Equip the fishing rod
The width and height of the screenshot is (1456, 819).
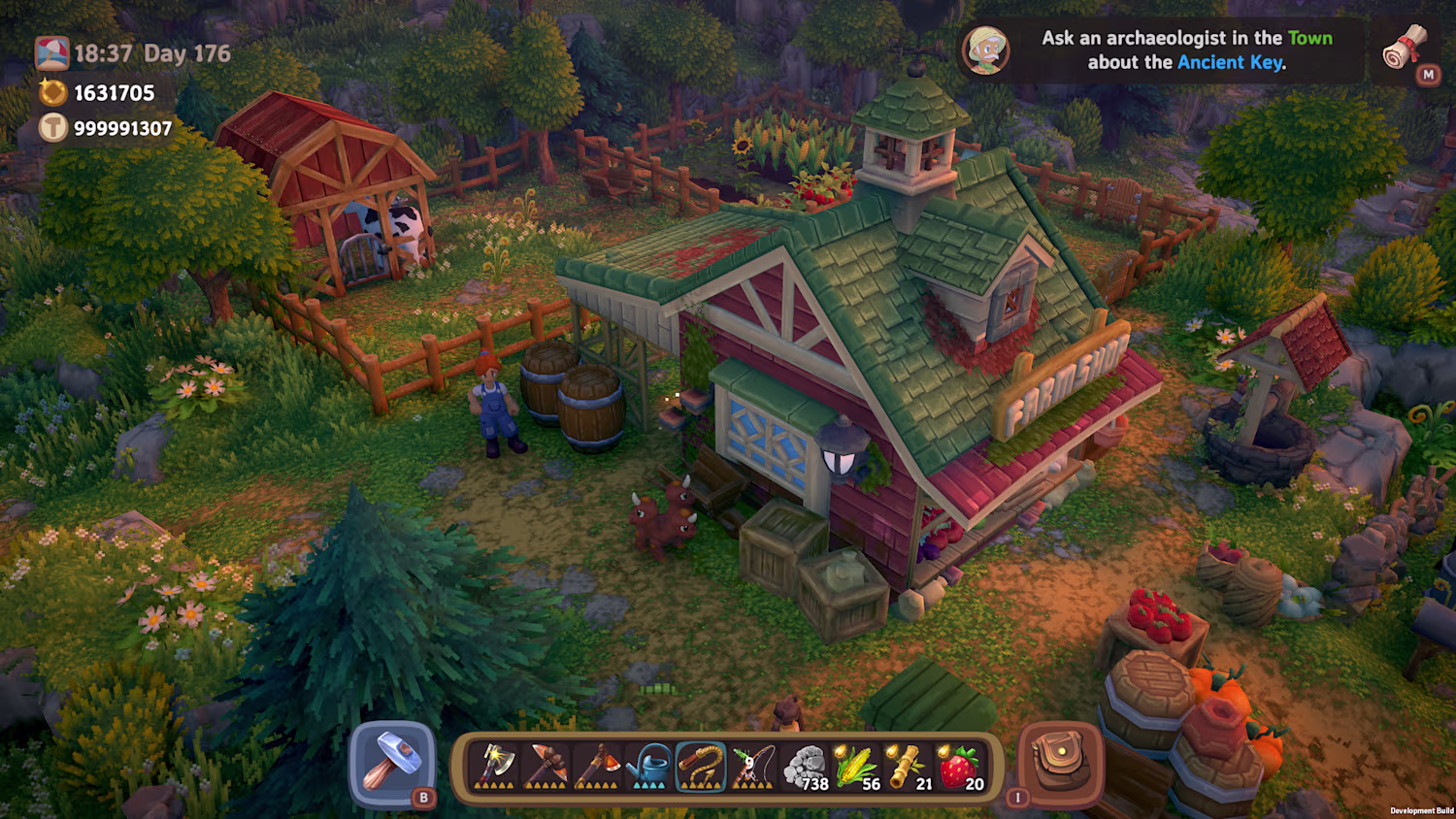[751, 767]
